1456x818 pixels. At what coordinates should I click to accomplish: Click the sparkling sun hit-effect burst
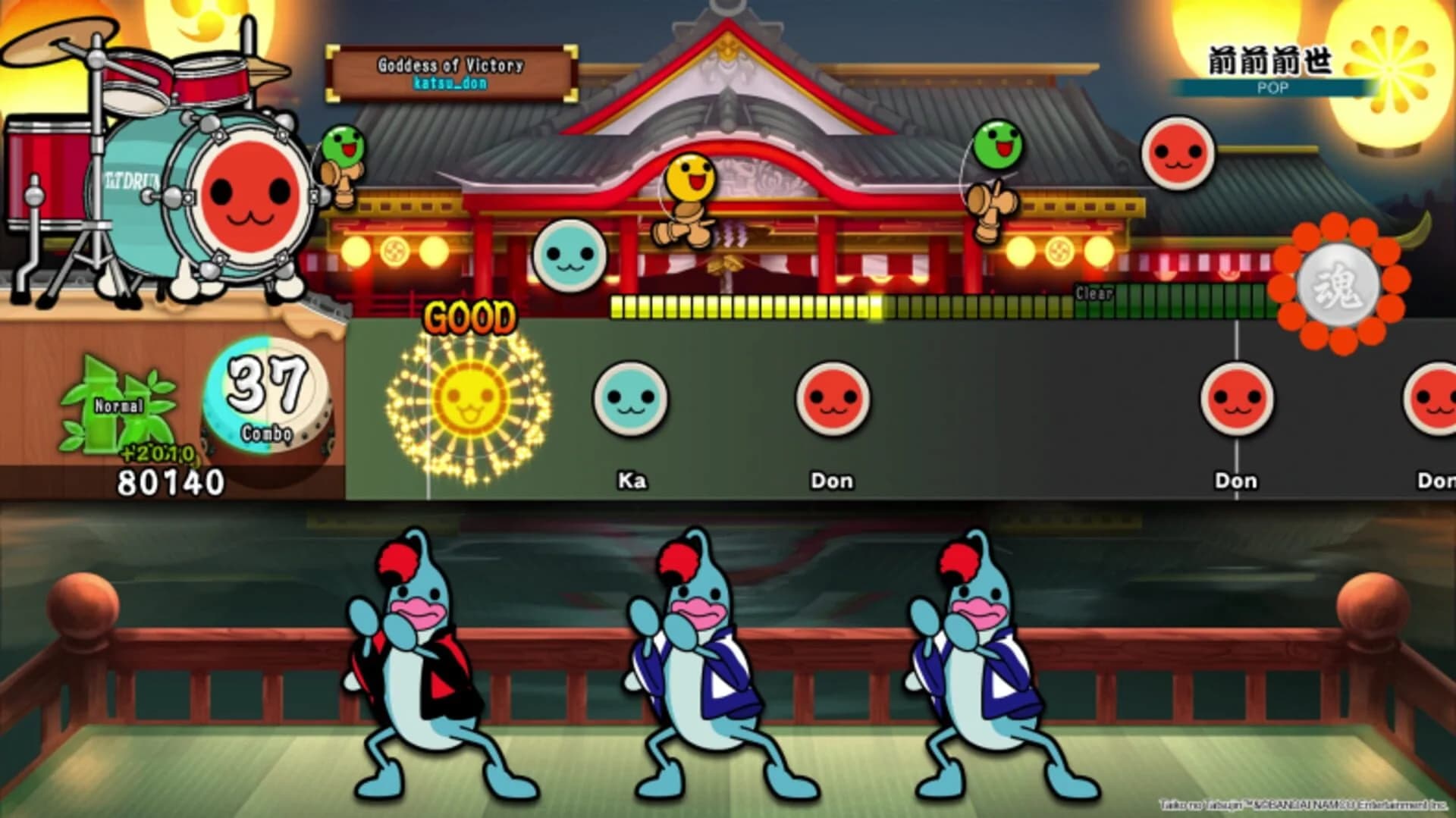[470, 402]
